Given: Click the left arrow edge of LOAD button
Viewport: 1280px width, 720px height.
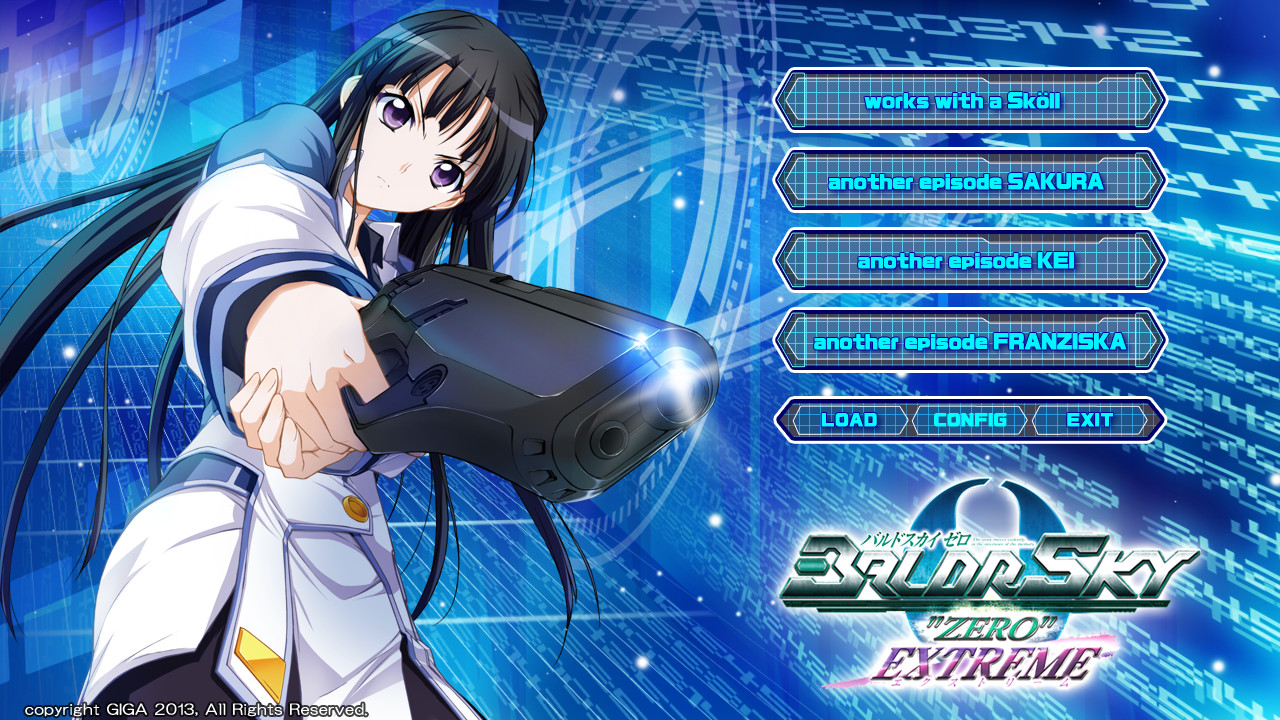Looking at the screenshot, I should point(793,420).
